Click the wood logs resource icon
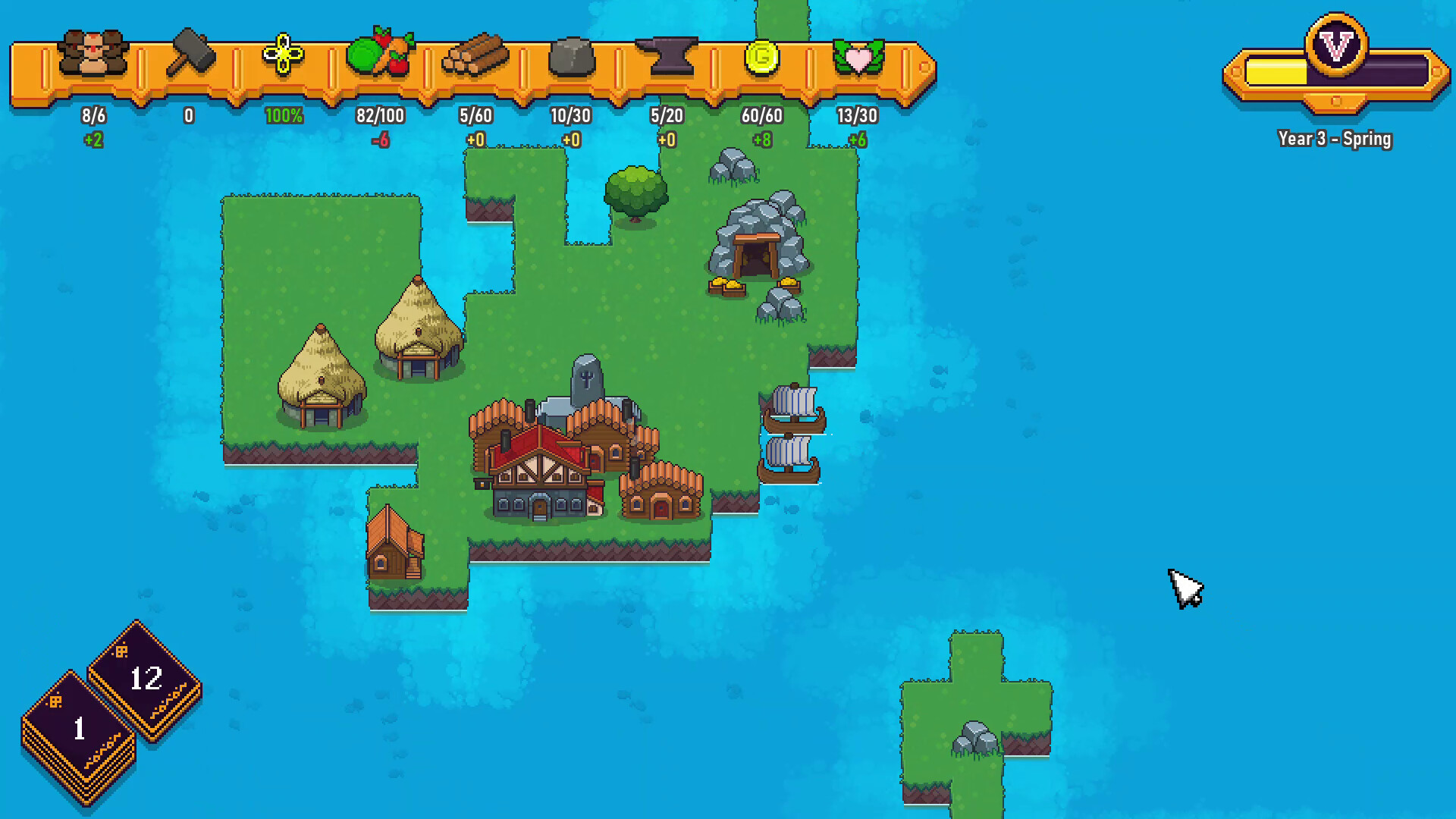The width and height of the screenshot is (1456, 819). [475, 53]
